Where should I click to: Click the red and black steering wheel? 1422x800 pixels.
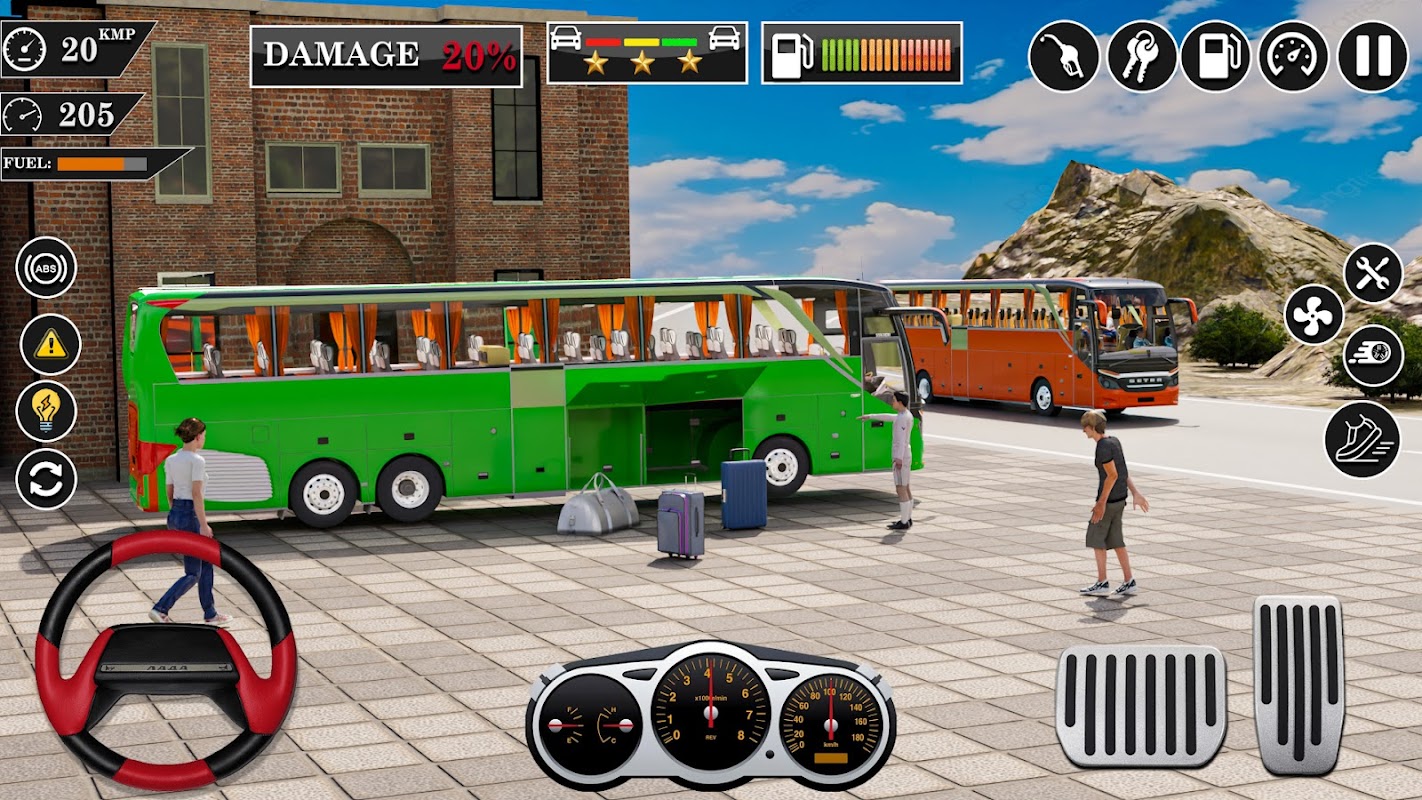(165, 660)
